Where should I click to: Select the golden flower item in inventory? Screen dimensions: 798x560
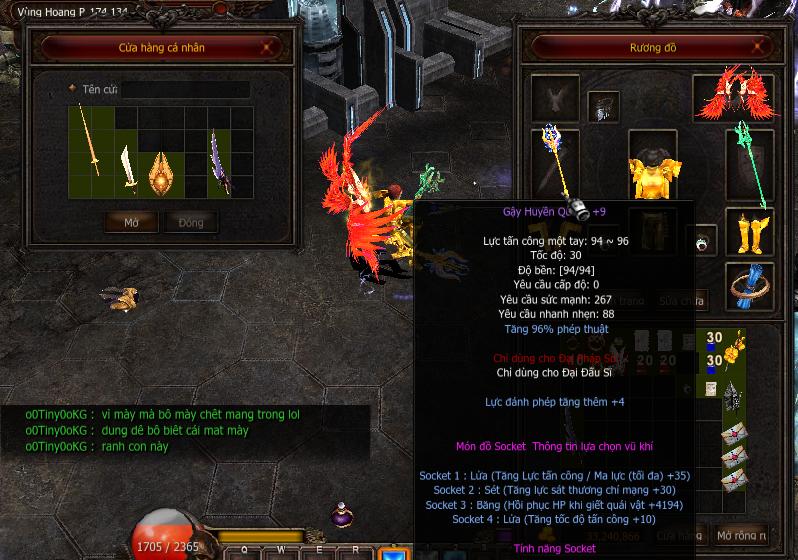tap(733, 350)
